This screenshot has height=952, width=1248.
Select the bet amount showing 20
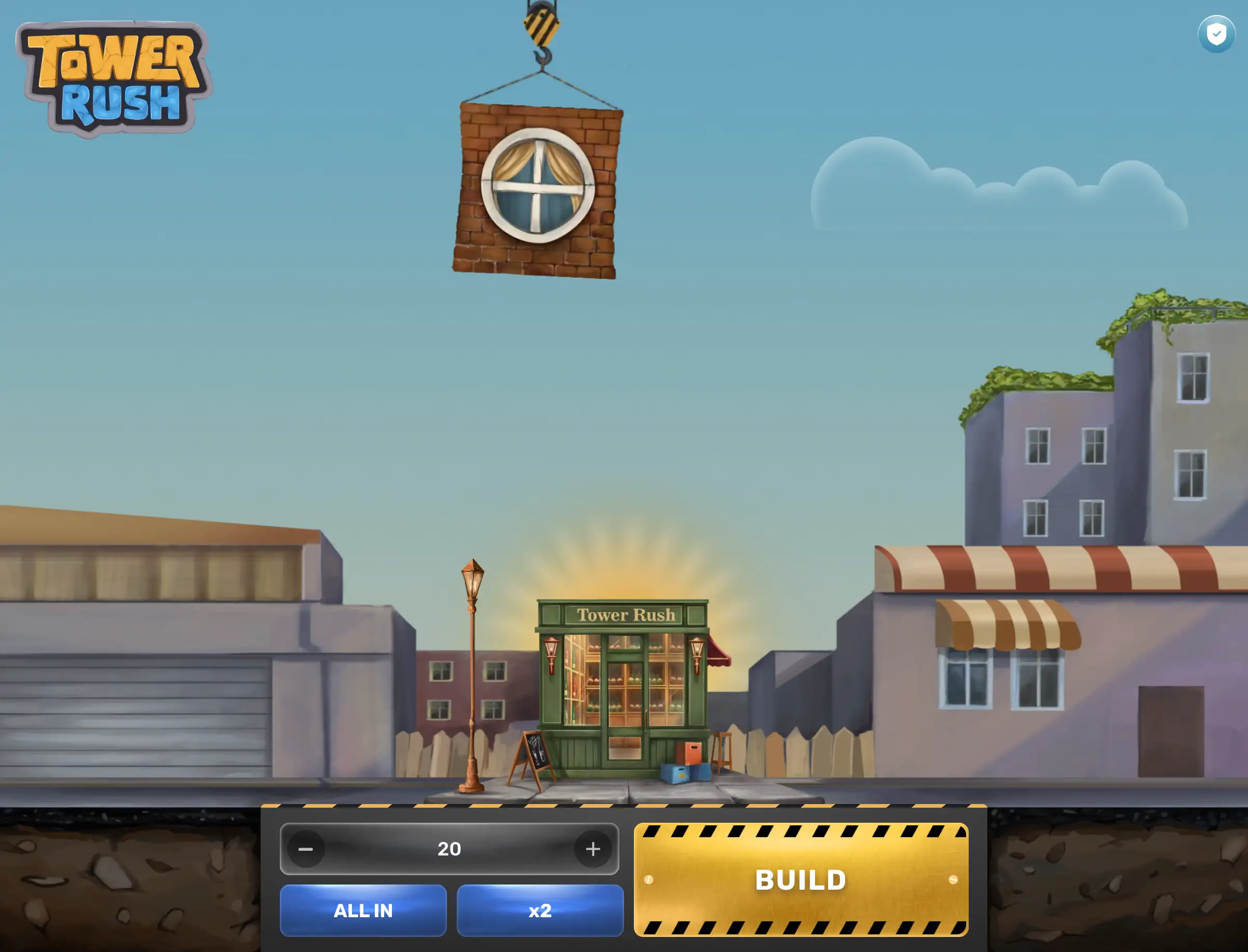450,848
